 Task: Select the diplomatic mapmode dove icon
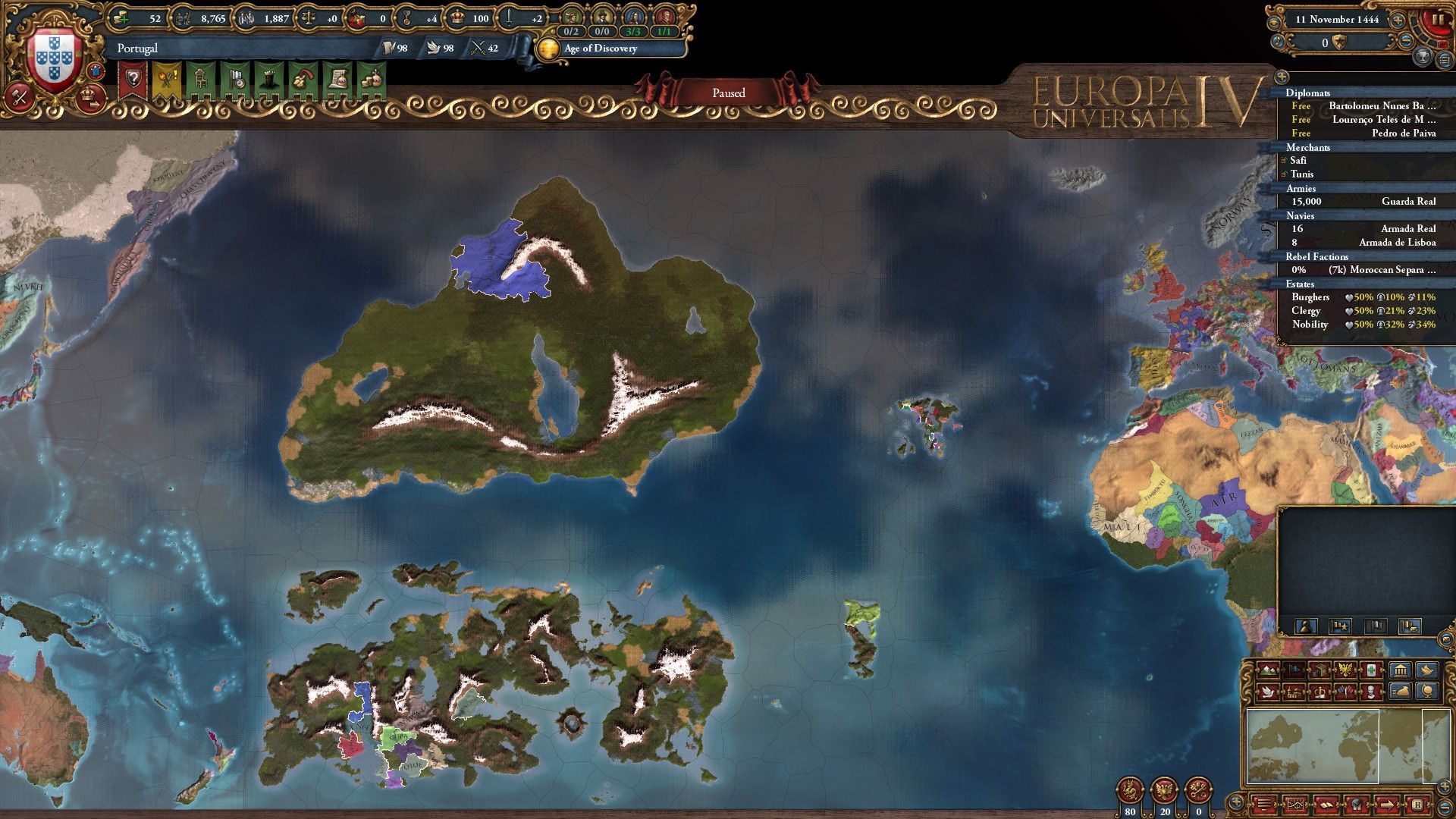[1269, 692]
